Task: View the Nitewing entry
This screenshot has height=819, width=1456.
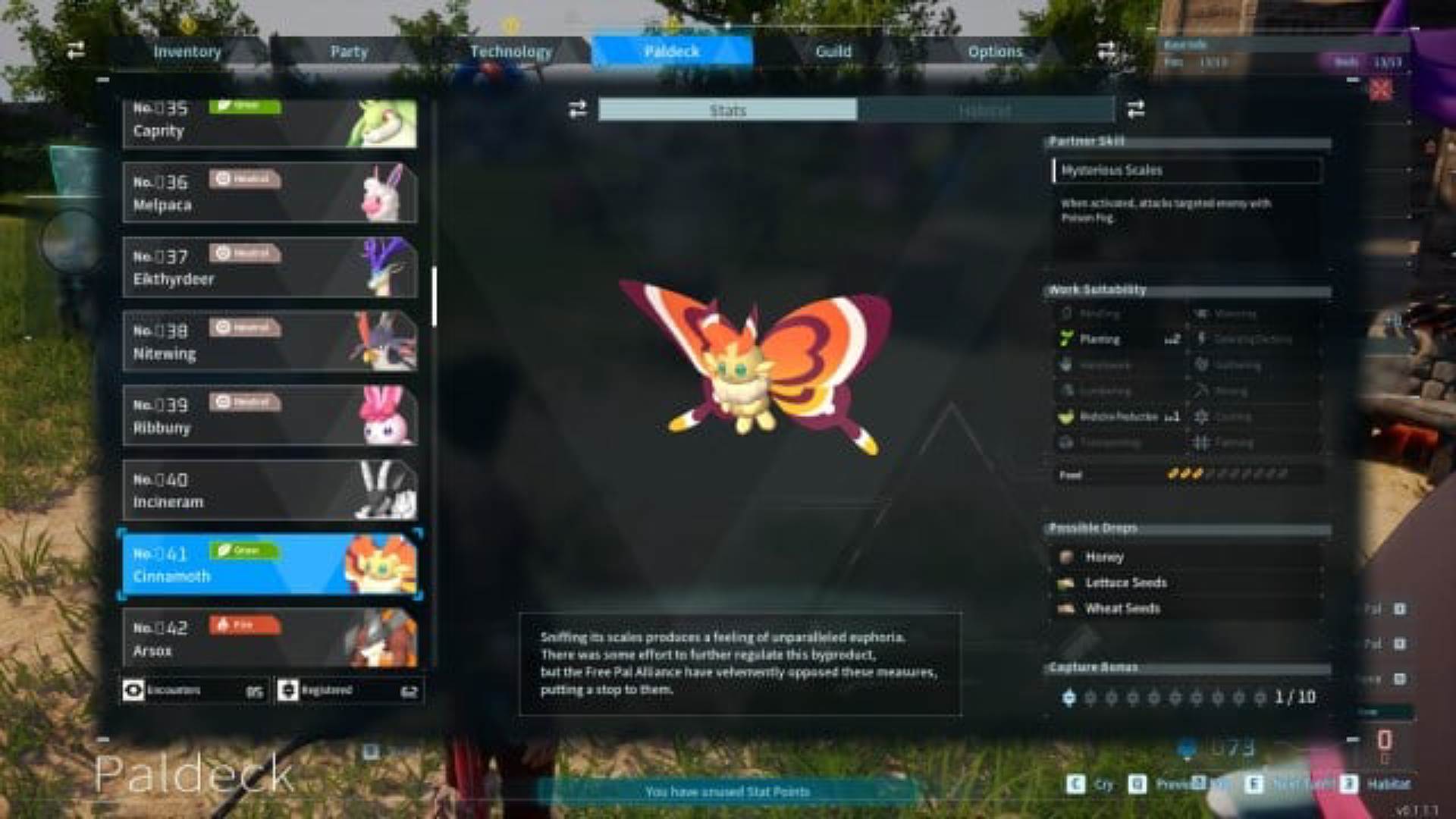Action: point(269,341)
